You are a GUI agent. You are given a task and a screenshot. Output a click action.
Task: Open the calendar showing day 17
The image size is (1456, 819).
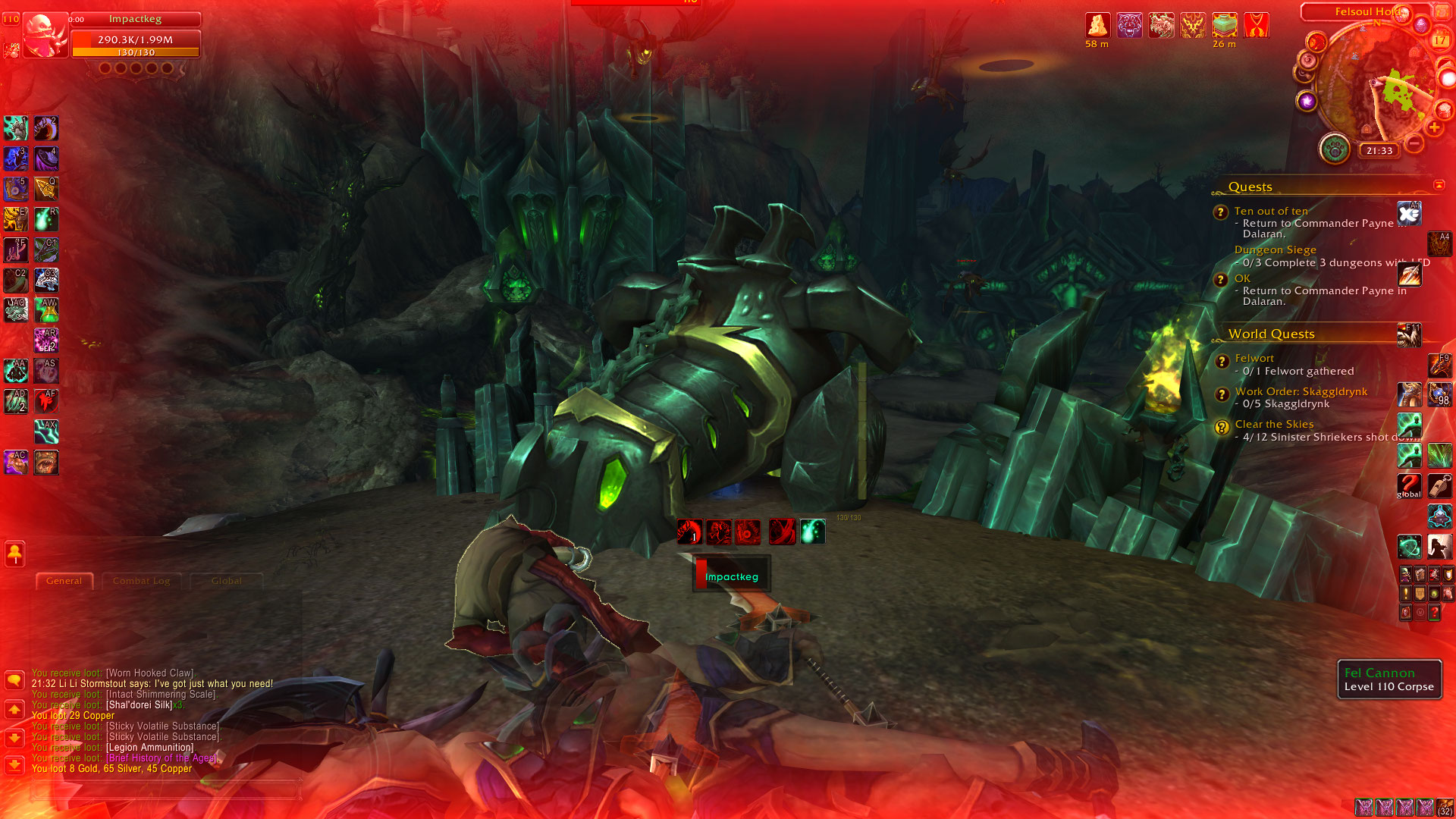[1440, 41]
